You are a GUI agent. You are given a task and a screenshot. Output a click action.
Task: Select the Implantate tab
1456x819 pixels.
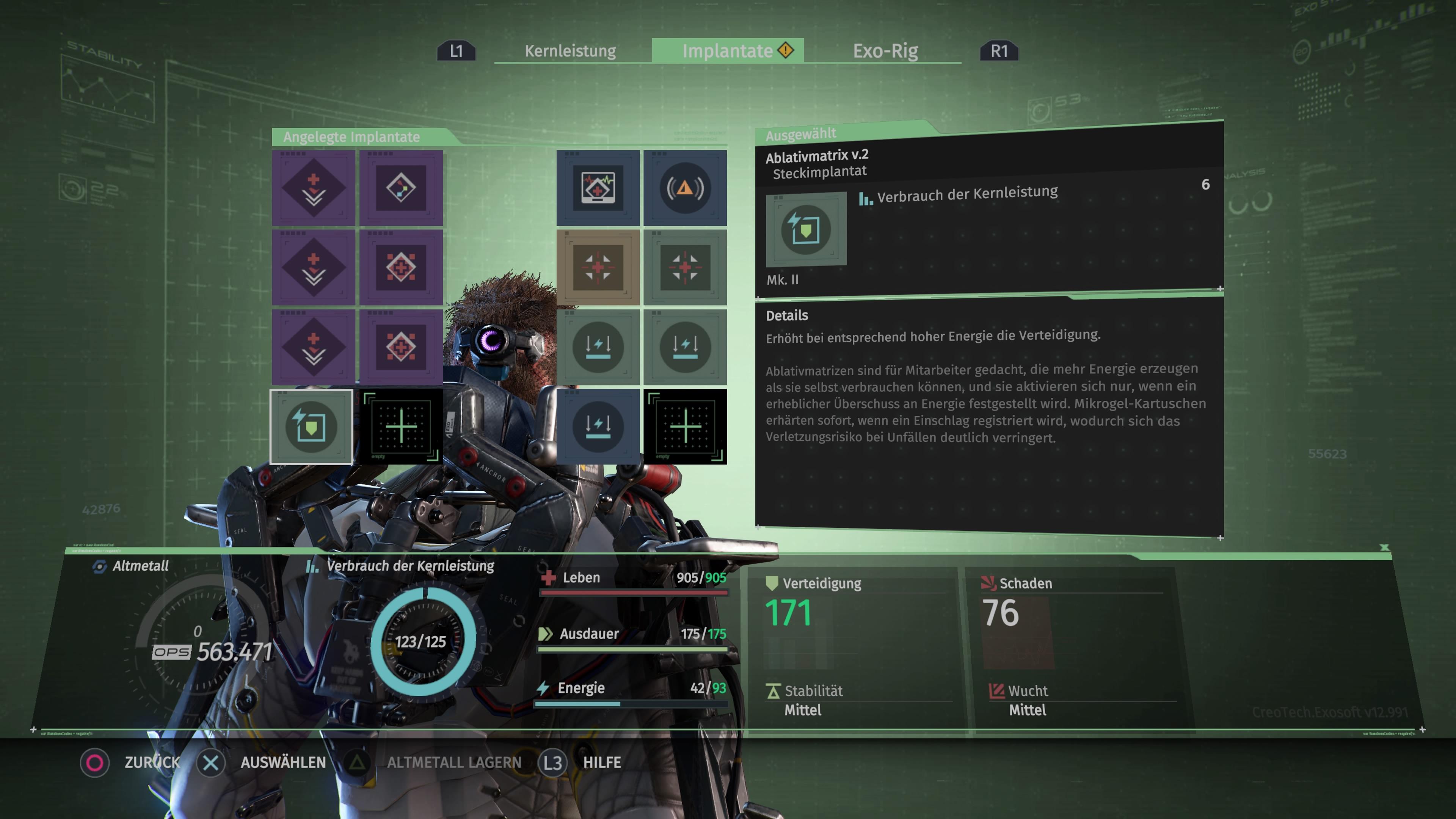[x=728, y=51]
